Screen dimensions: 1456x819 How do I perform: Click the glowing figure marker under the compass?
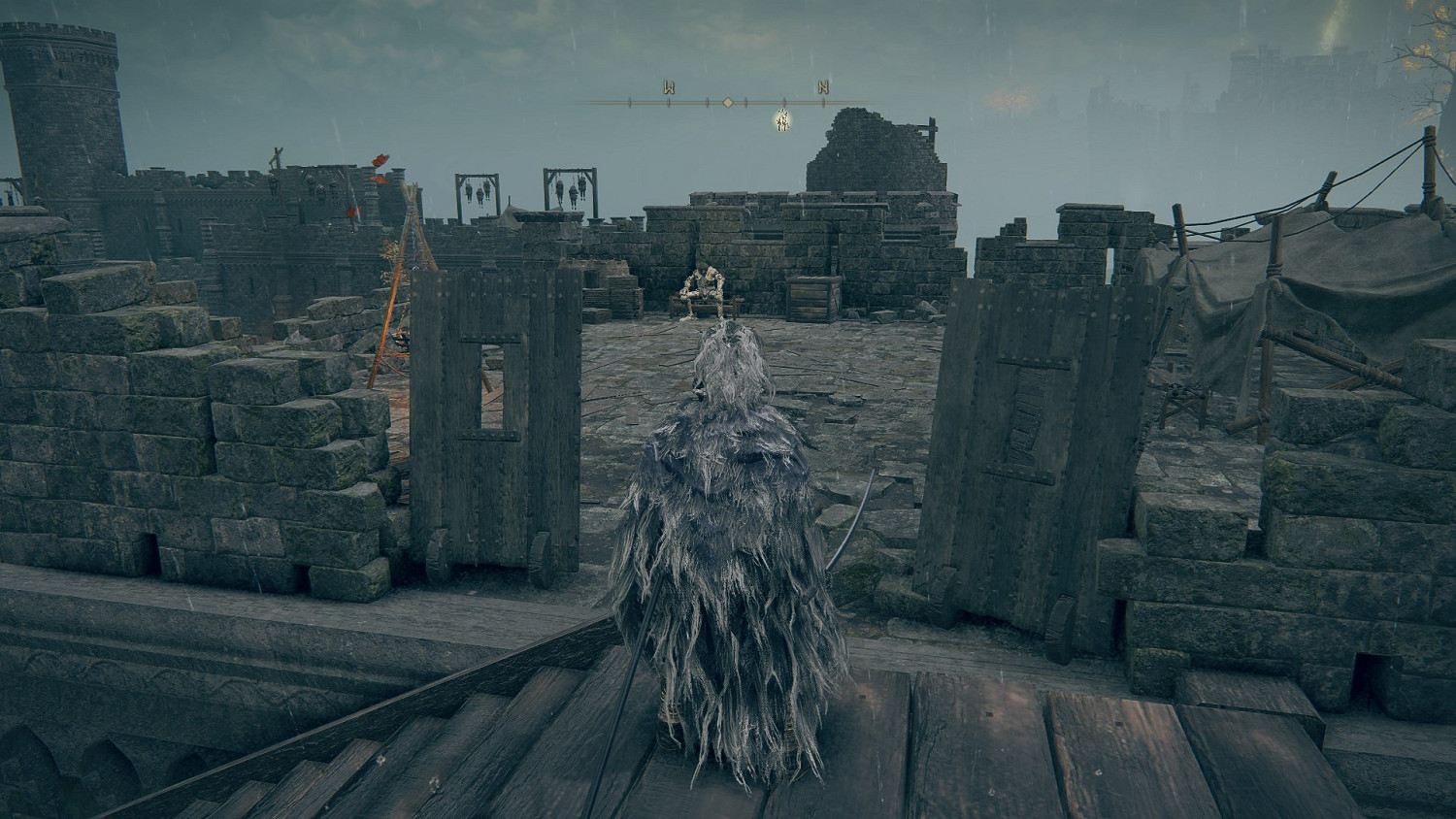point(782,120)
